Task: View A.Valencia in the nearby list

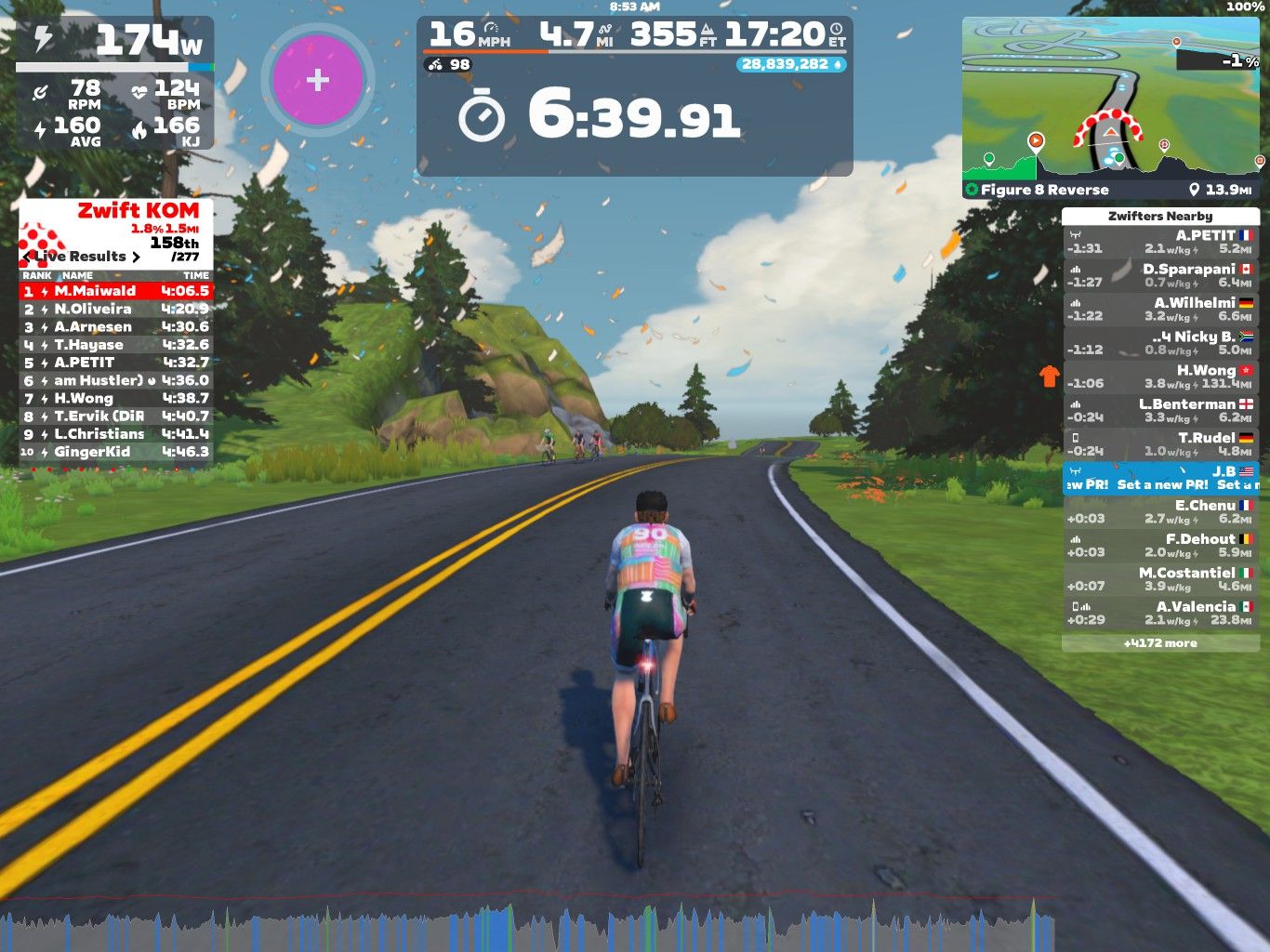Action: 1160,613
